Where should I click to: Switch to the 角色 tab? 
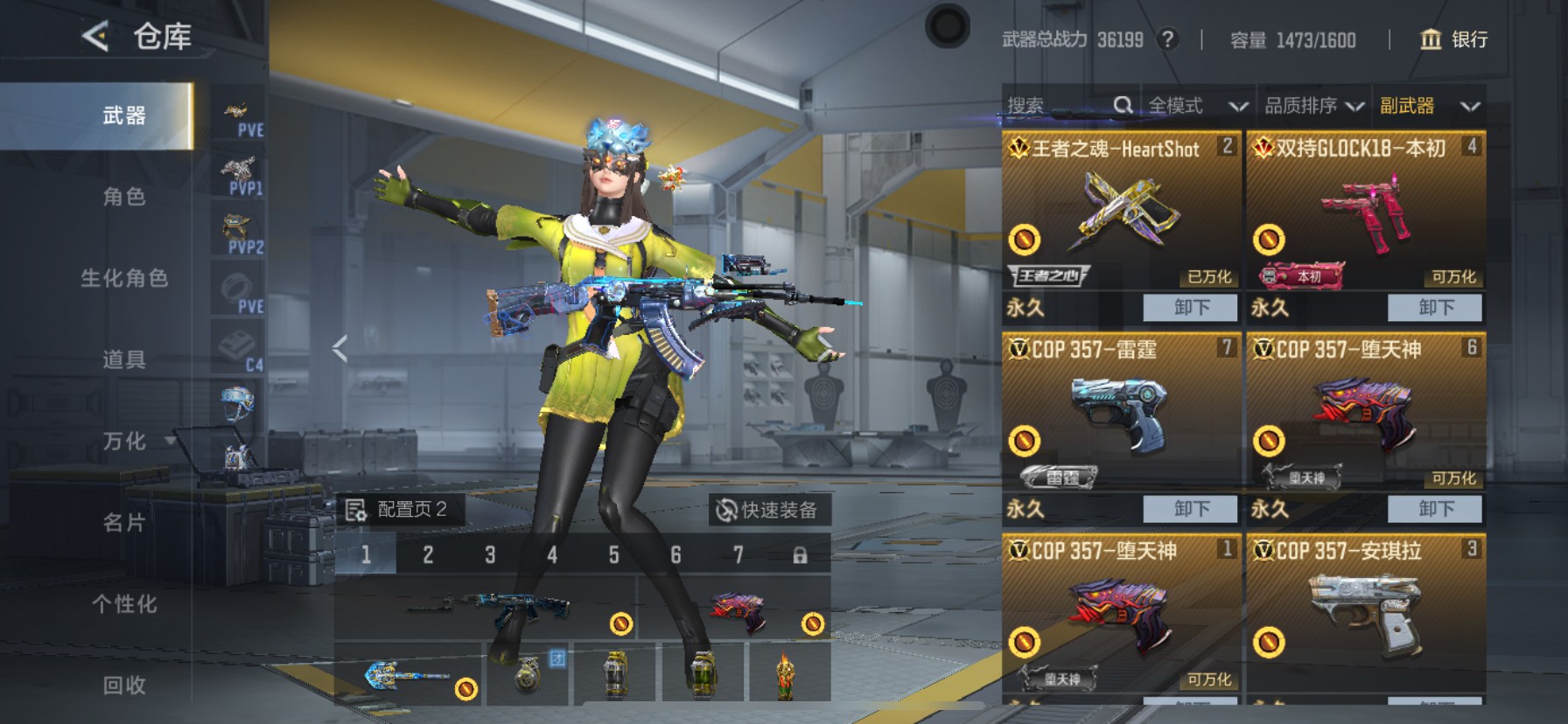click(124, 197)
